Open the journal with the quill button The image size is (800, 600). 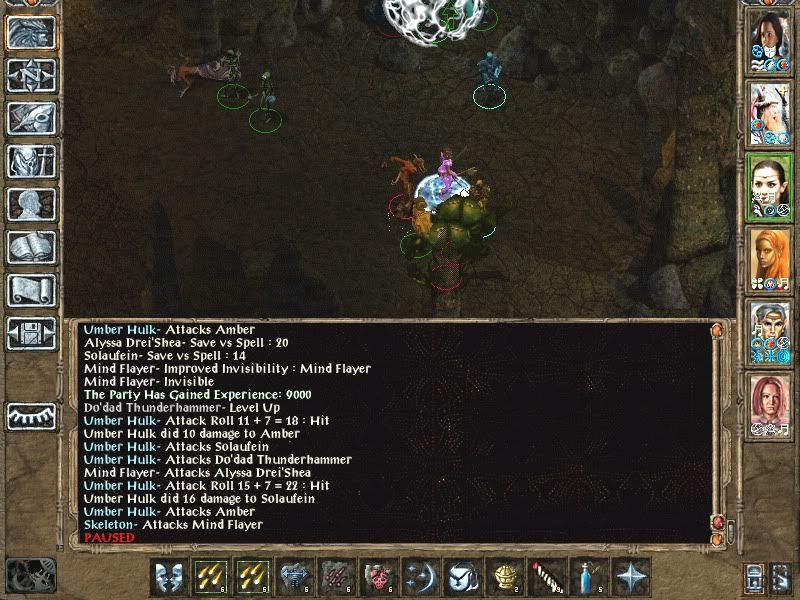31,118
